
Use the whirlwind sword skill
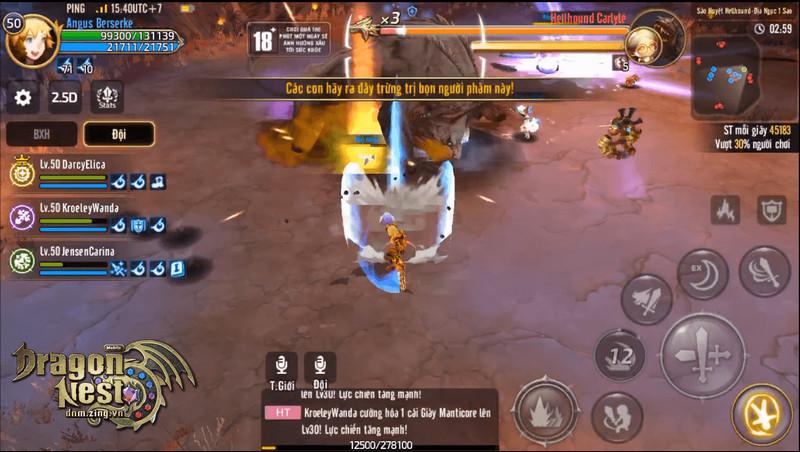765,272
